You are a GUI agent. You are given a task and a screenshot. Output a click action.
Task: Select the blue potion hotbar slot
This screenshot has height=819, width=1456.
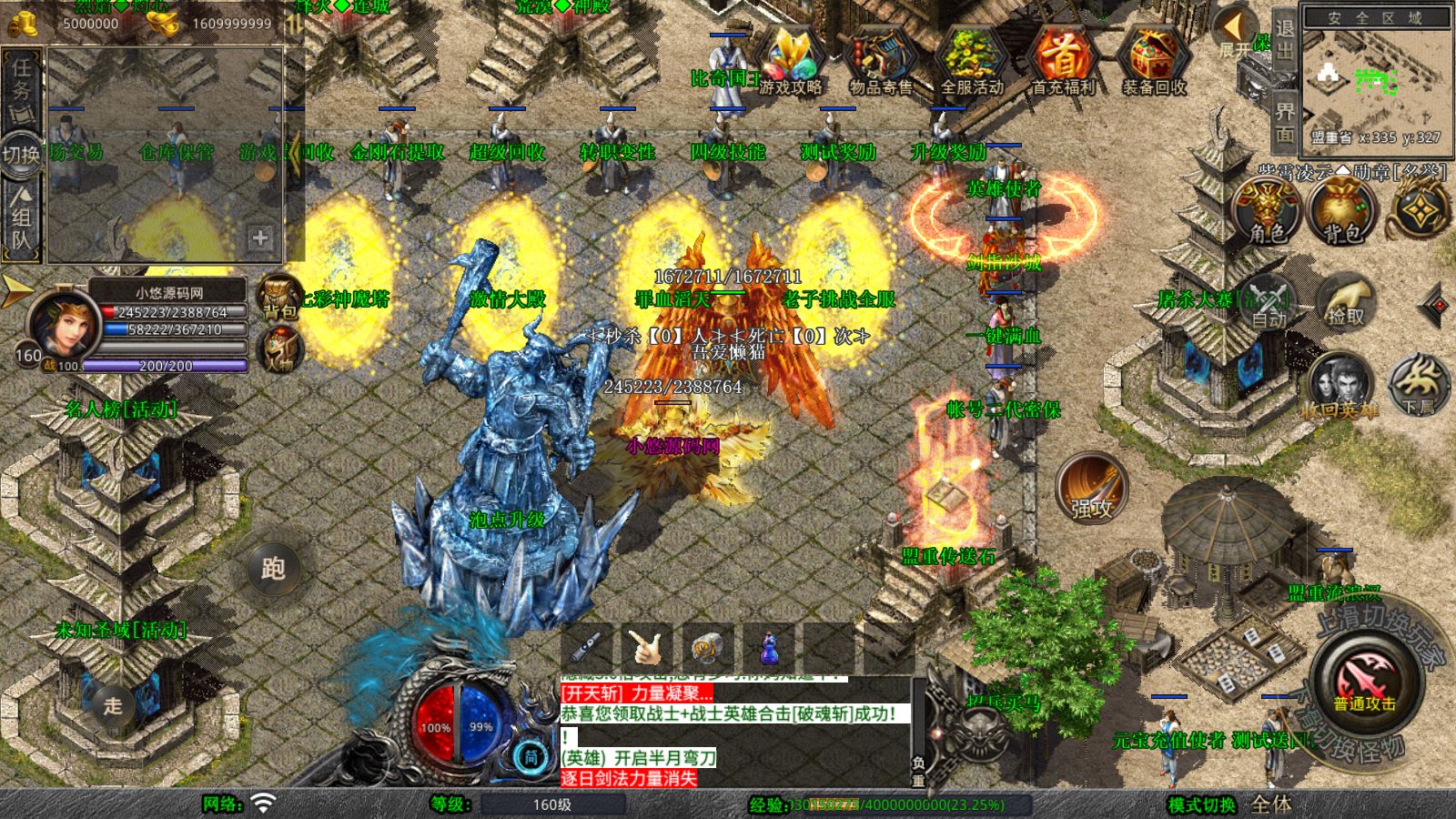pos(769,648)
